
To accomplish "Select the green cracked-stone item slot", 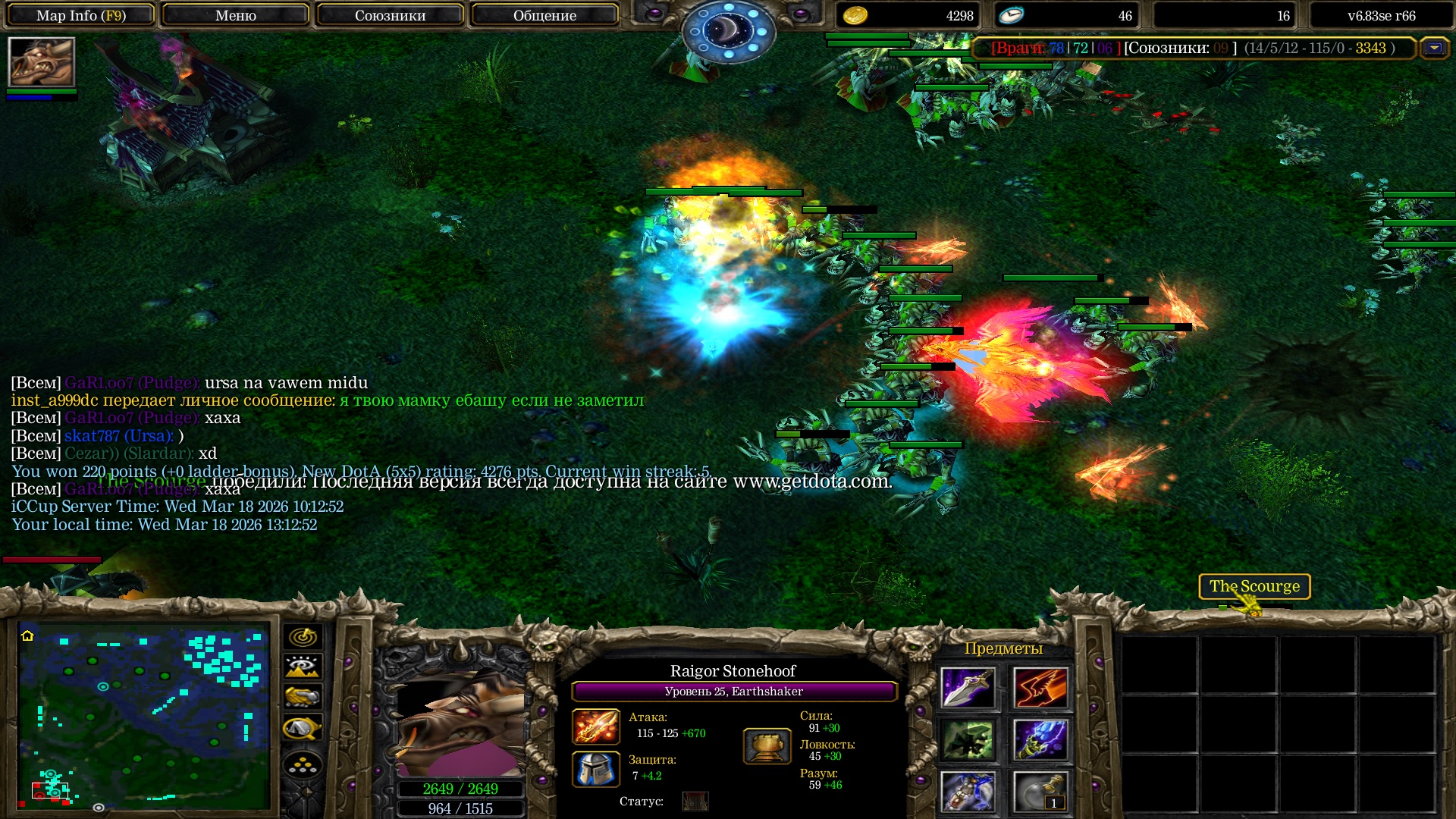I will tap(968, 739).
